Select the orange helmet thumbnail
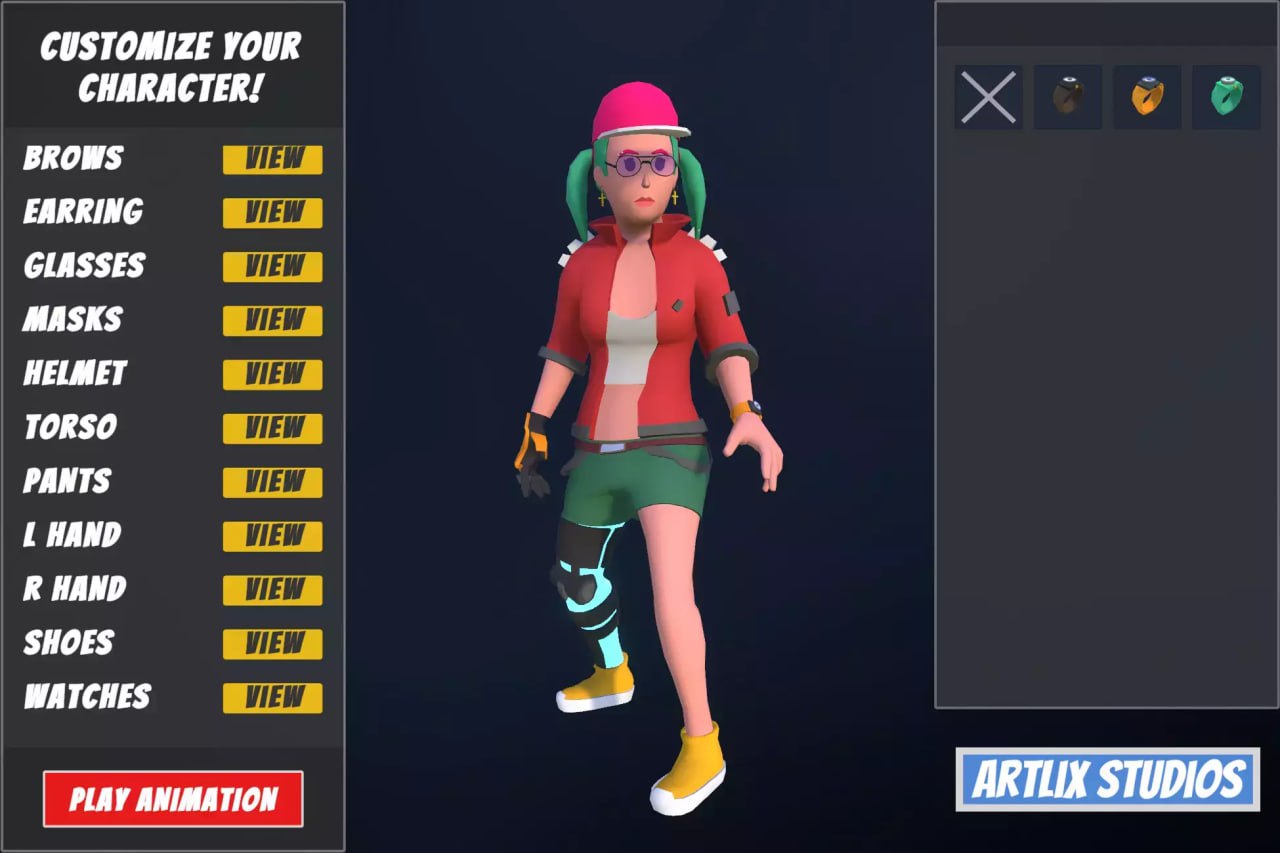1280x853 pixels. point(1146,97)
